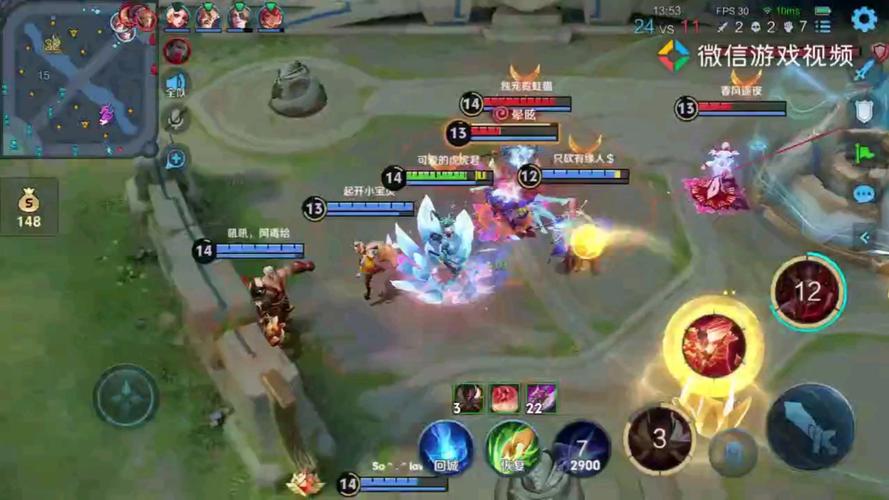889x500 pixels.
Task: Open the blue chat bubble messages
Action: (864, 194)
